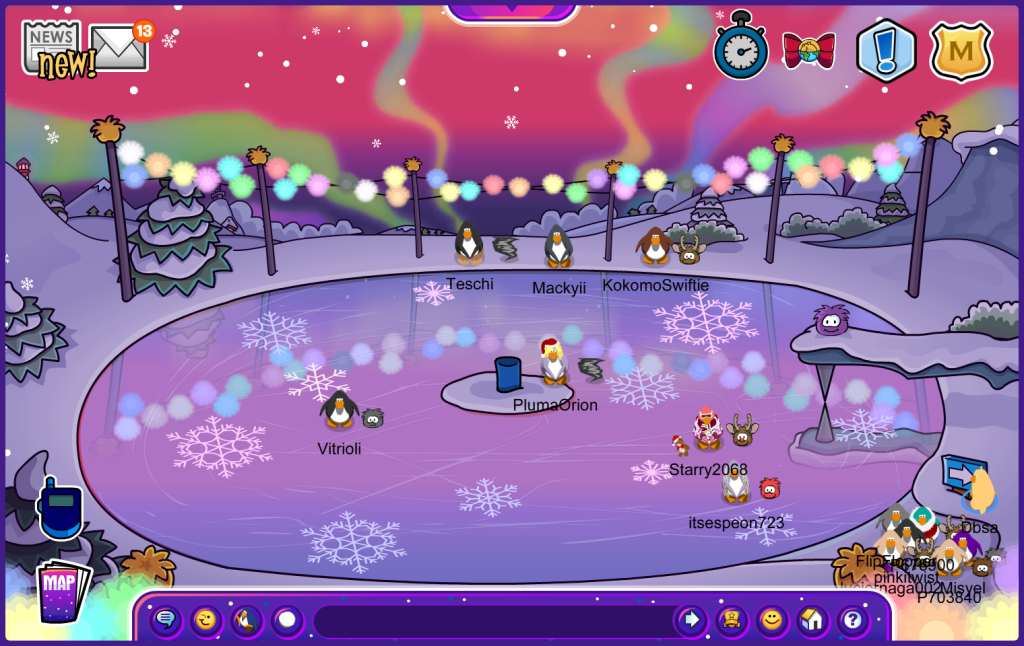Open the Map
The width and height of the screenshot is (1024, 646).
pos(62,592)
